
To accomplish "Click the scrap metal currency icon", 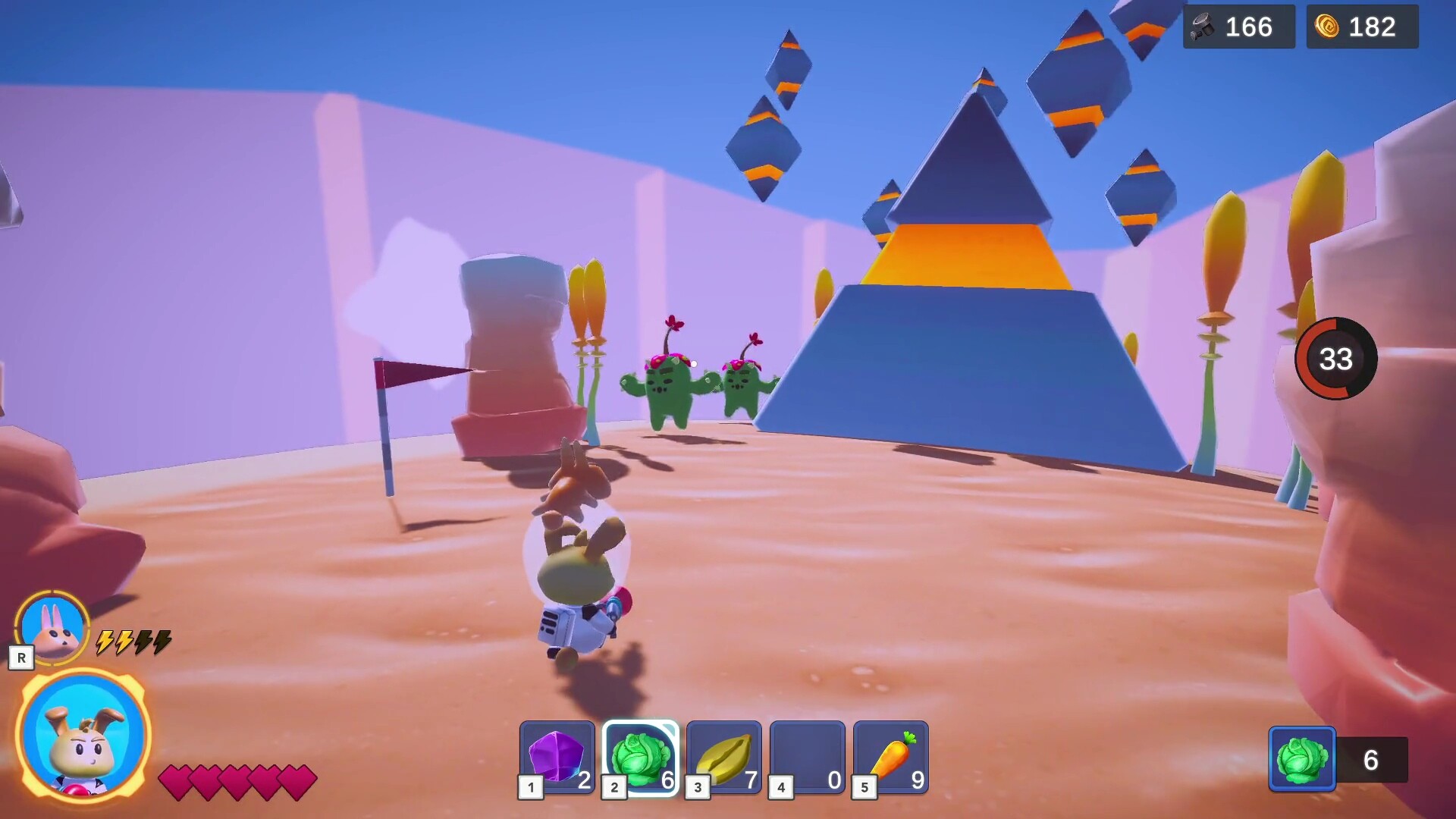I will click(x=1203, y=27).
